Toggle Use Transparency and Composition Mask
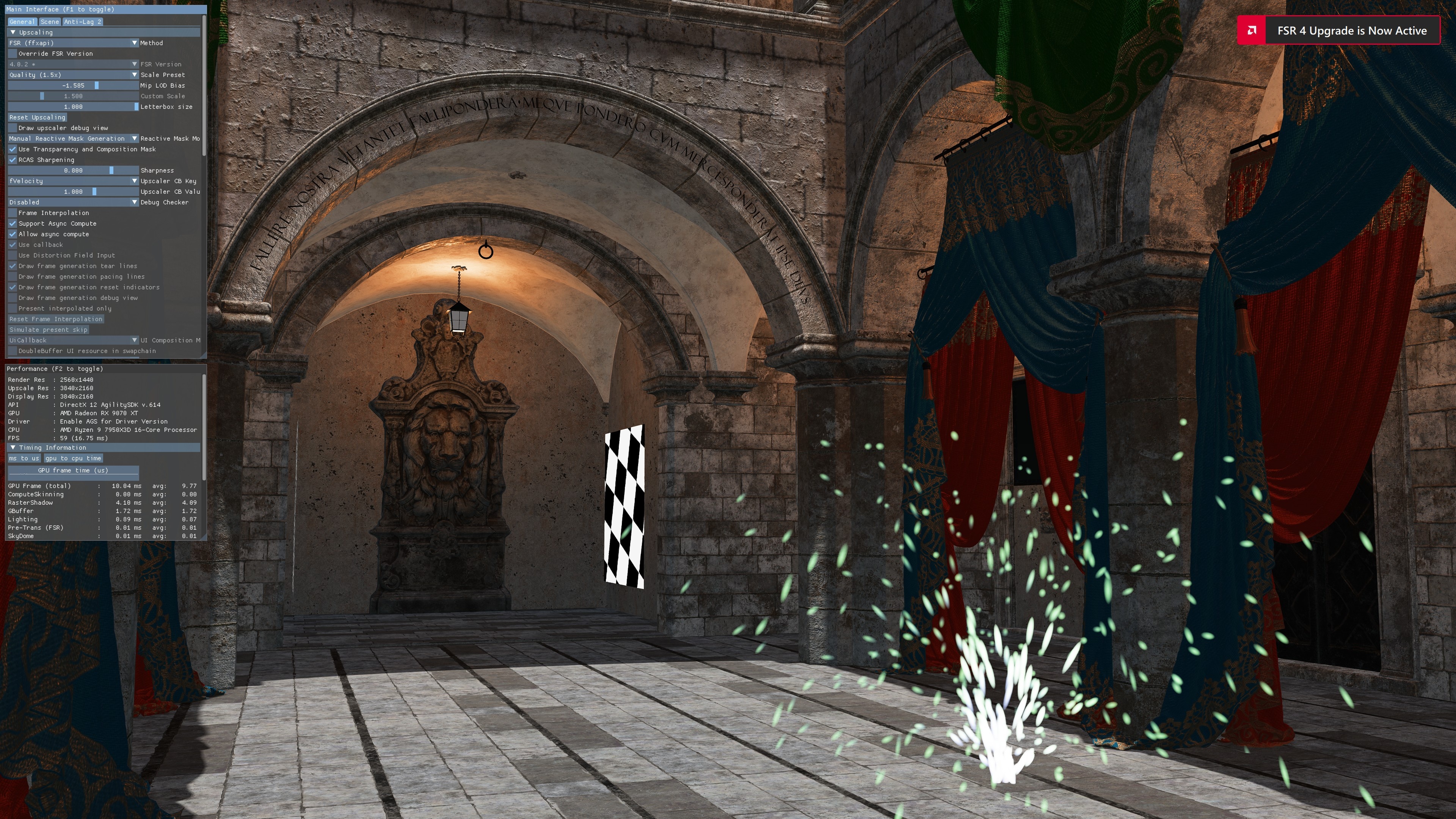The image size is (1456, 819). click(x=13, y=149)
